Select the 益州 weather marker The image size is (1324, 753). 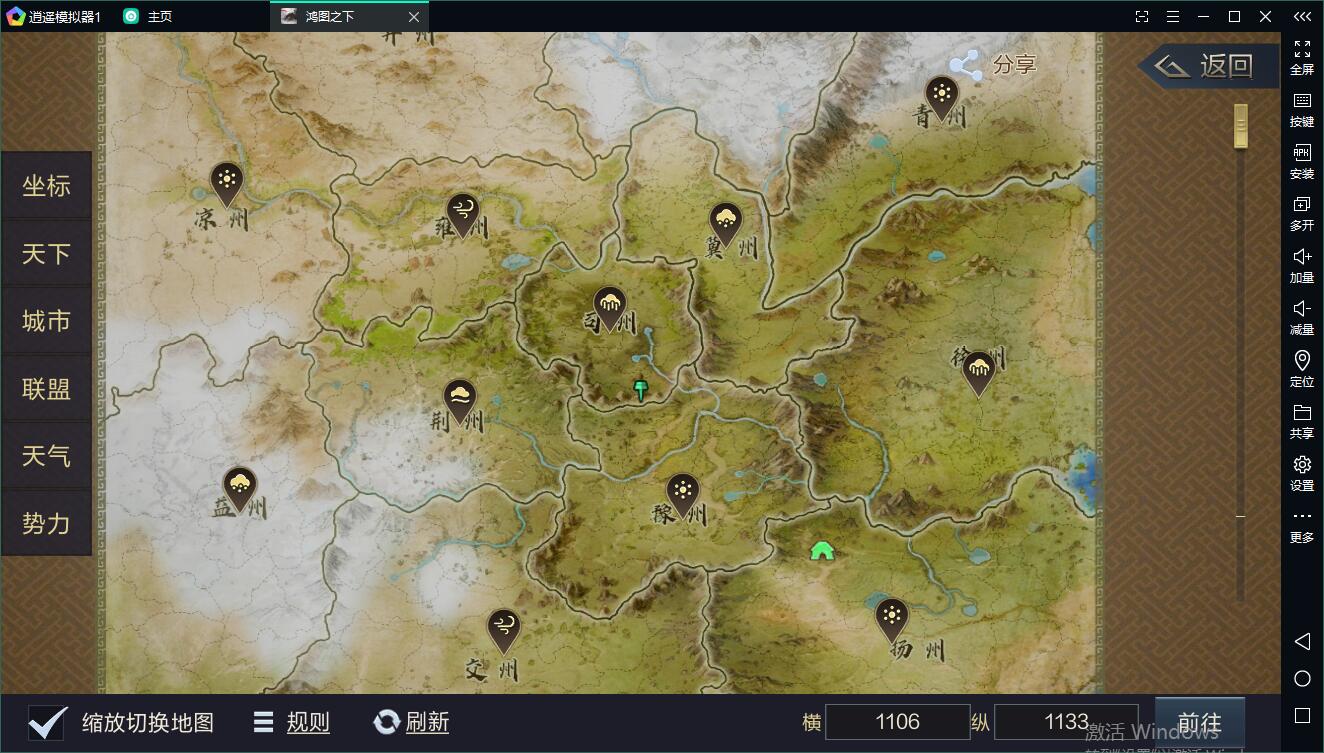coord(239,487)
